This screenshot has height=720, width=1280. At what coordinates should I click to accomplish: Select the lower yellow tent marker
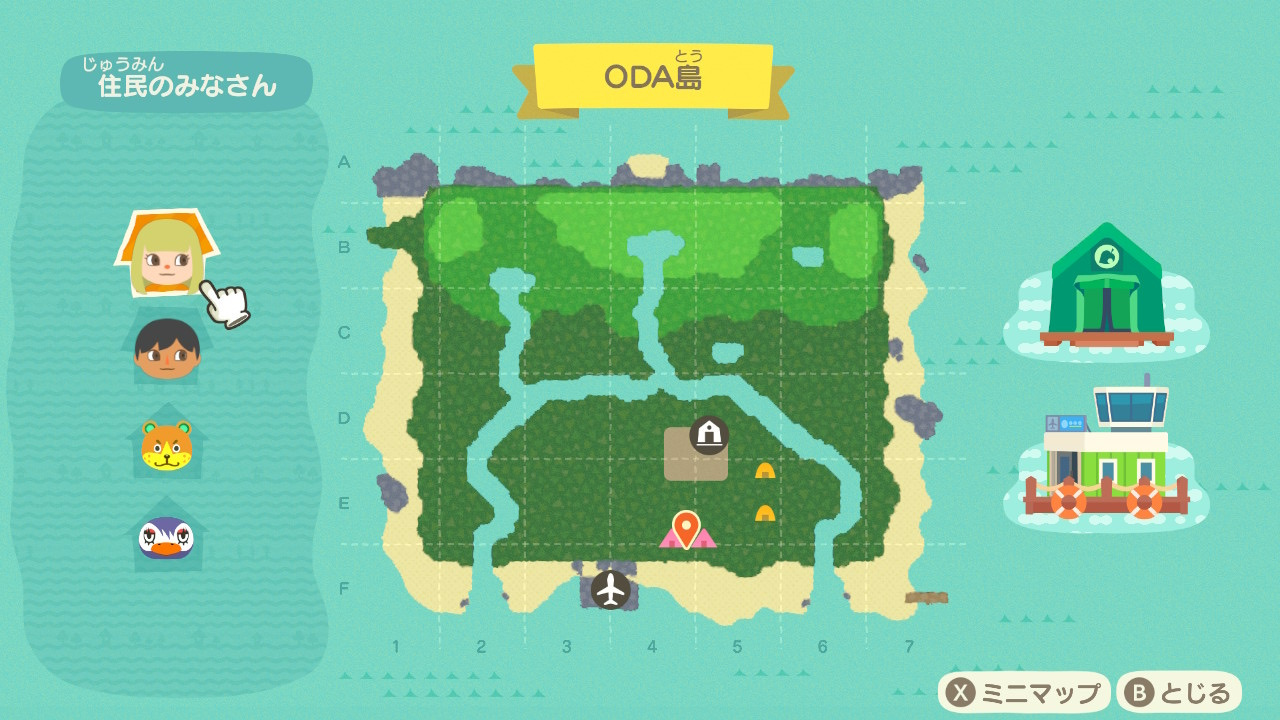(765, 513)
